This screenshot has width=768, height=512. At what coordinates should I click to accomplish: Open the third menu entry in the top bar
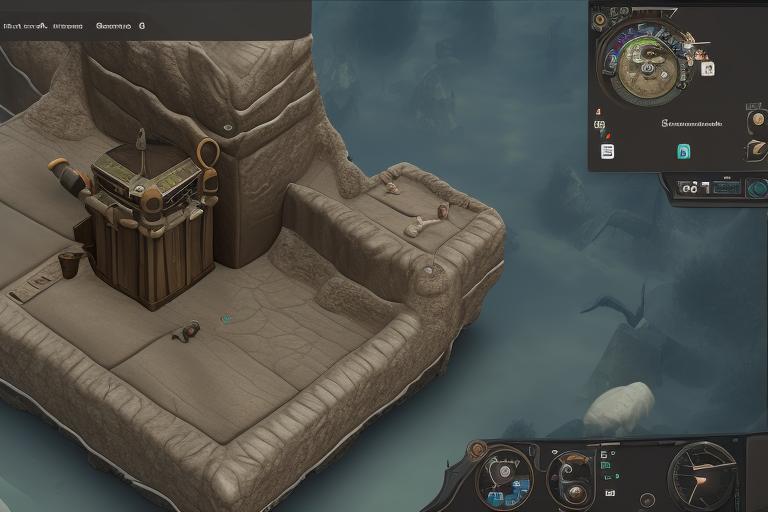113,25
